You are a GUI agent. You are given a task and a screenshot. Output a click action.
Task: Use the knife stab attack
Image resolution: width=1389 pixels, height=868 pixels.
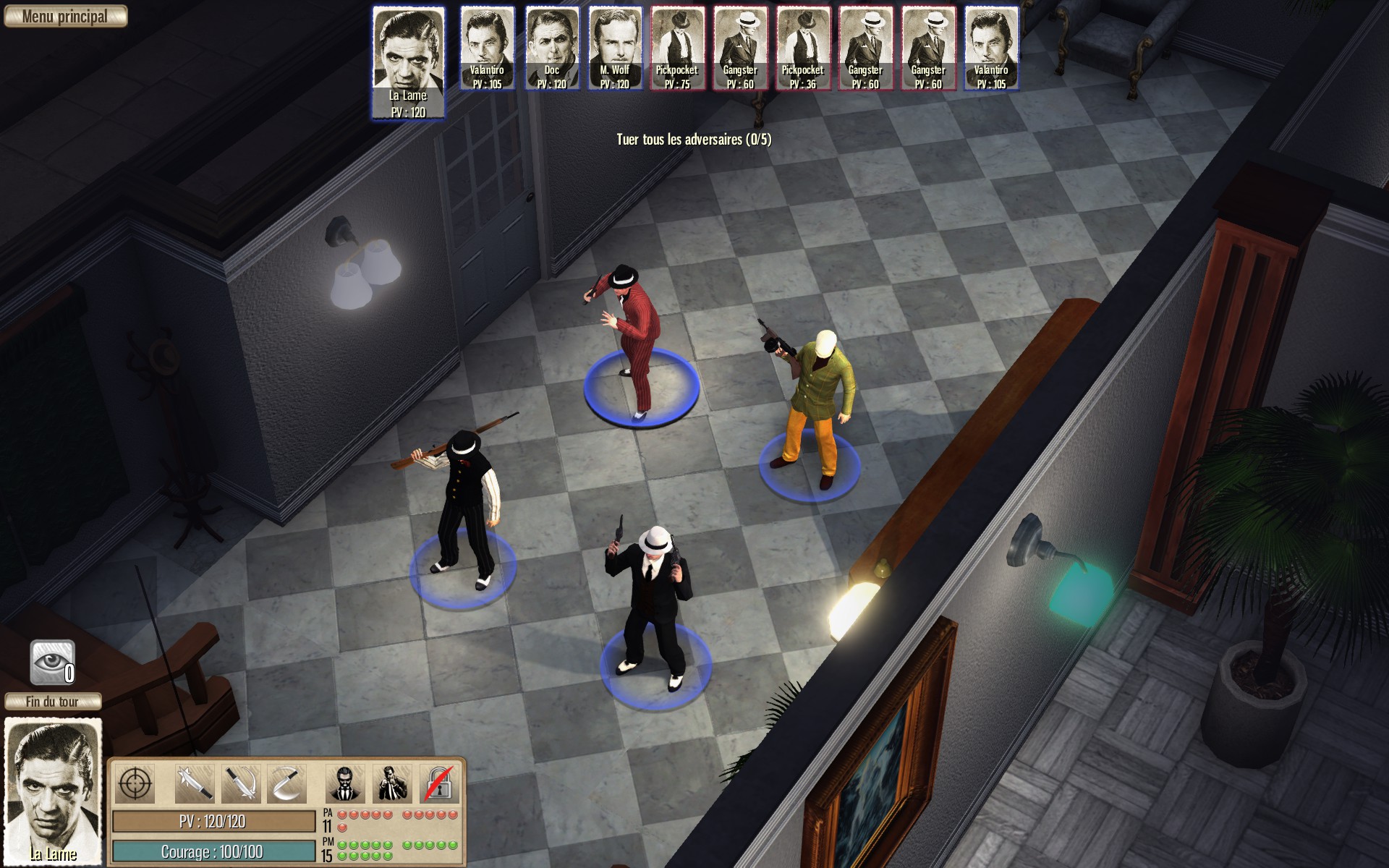point(195,783)
